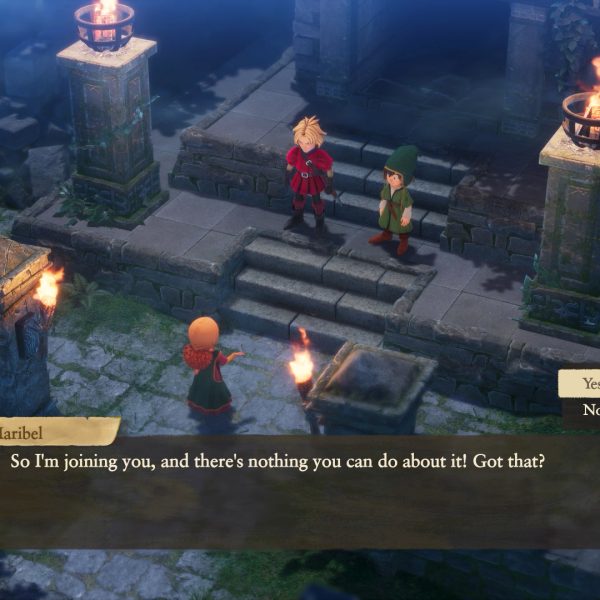Select No in the dialogue choice
The height and width of the screenshot is (600, 600).
click(x=588, y=409)
